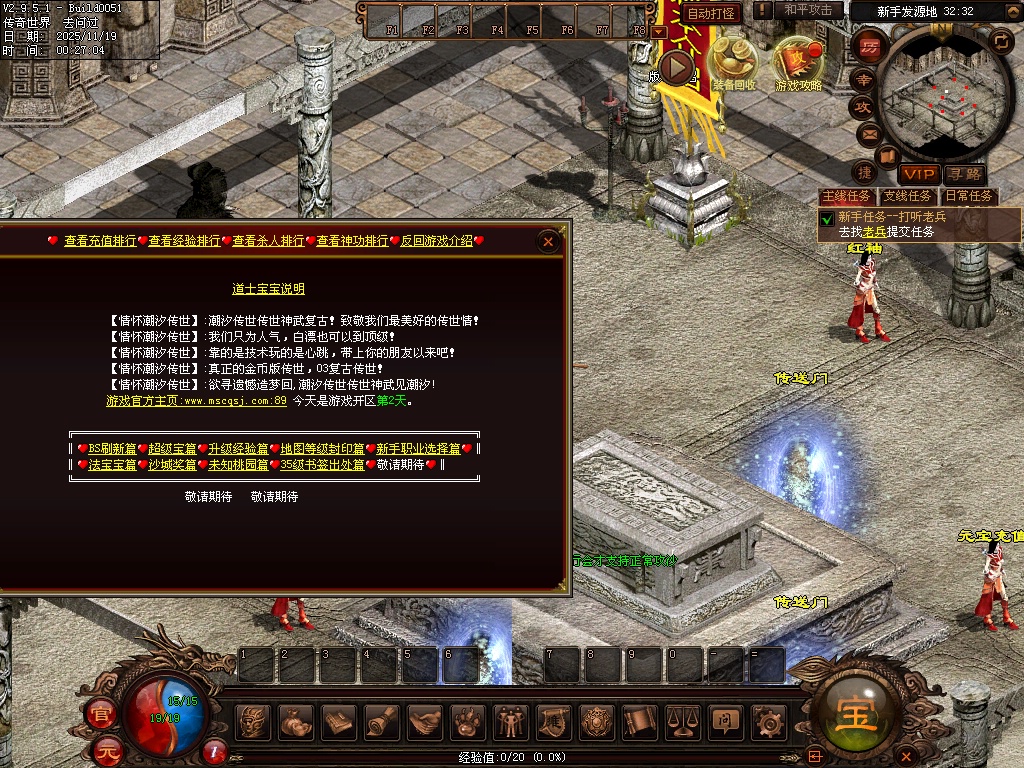Click the 宝 treasure orb button
Viewport: 1024px width, 768px height.
(x=857, y=714)
